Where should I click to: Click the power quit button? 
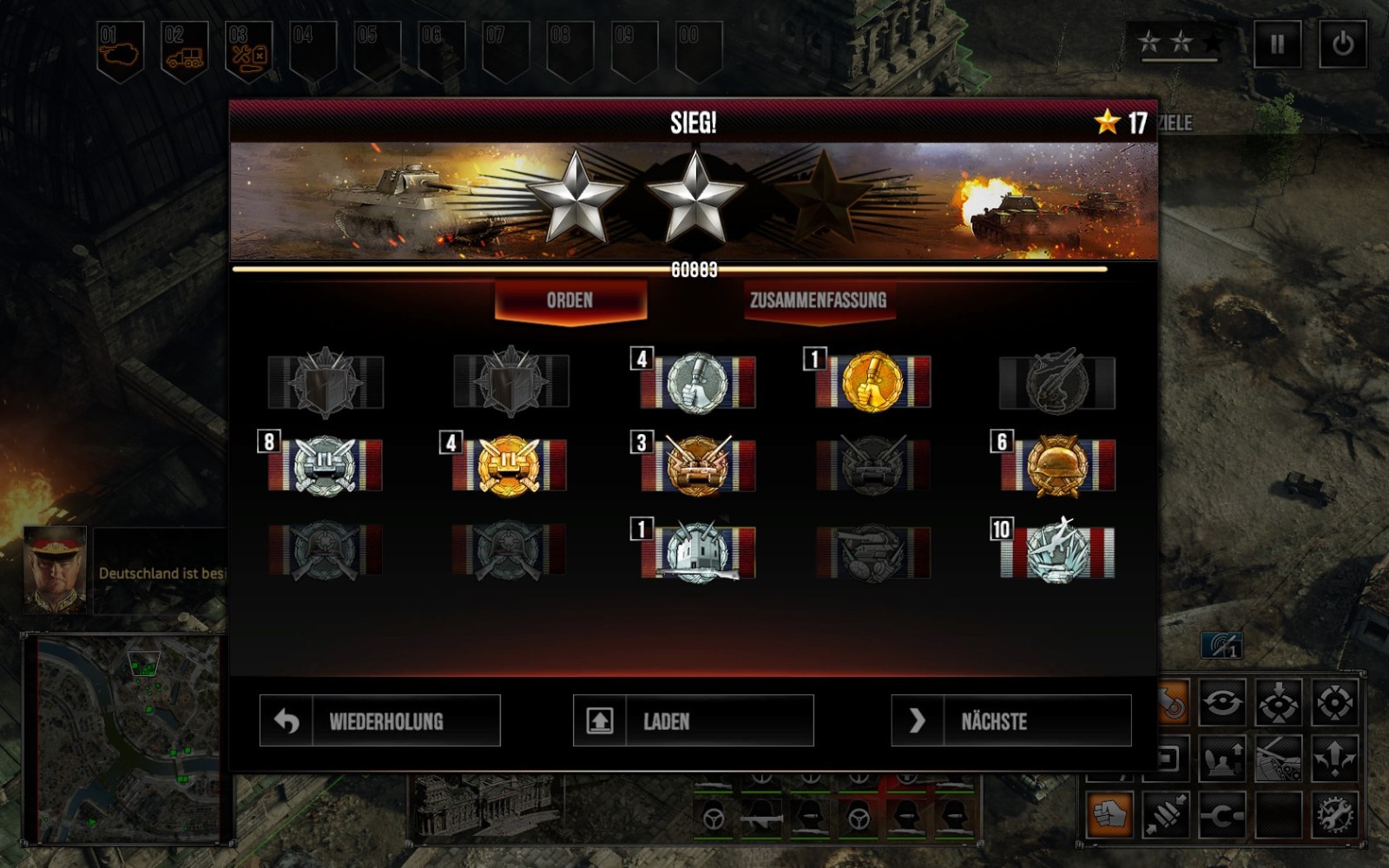point(1342,43)
